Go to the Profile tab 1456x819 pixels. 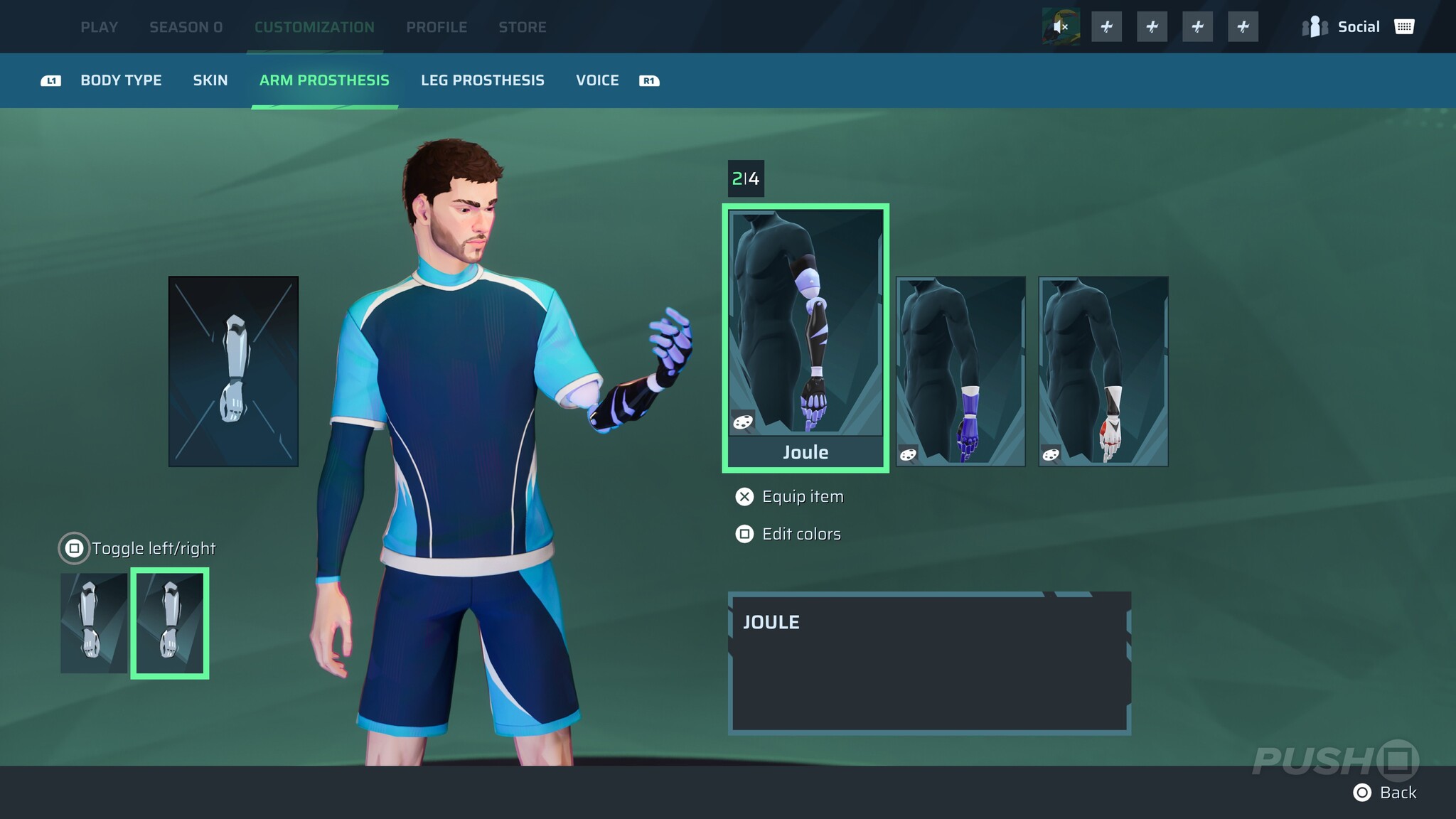(x=437, y=27)
